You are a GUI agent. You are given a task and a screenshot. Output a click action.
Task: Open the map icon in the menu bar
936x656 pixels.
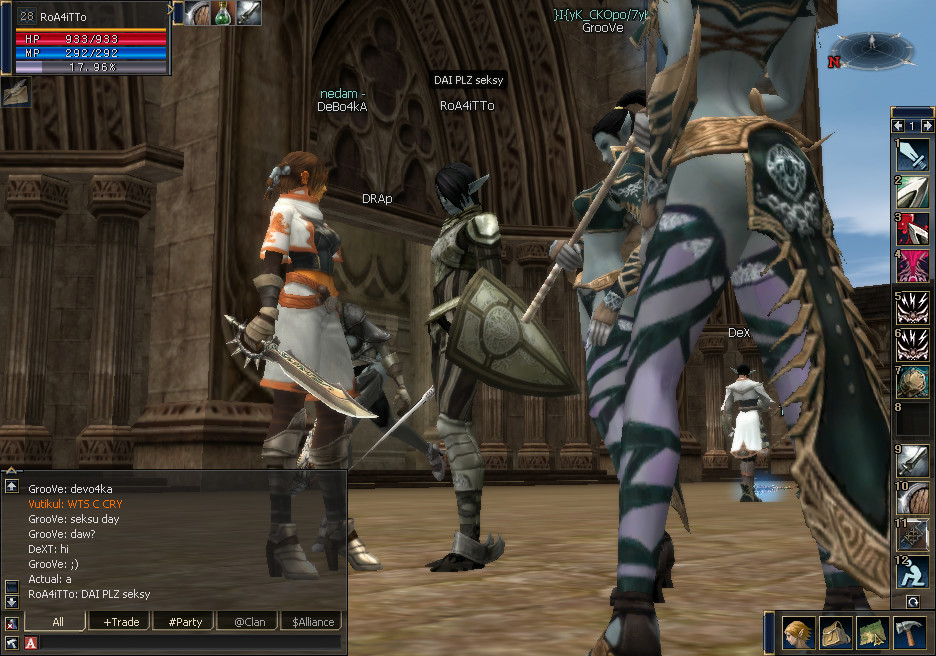pos(872,632)
